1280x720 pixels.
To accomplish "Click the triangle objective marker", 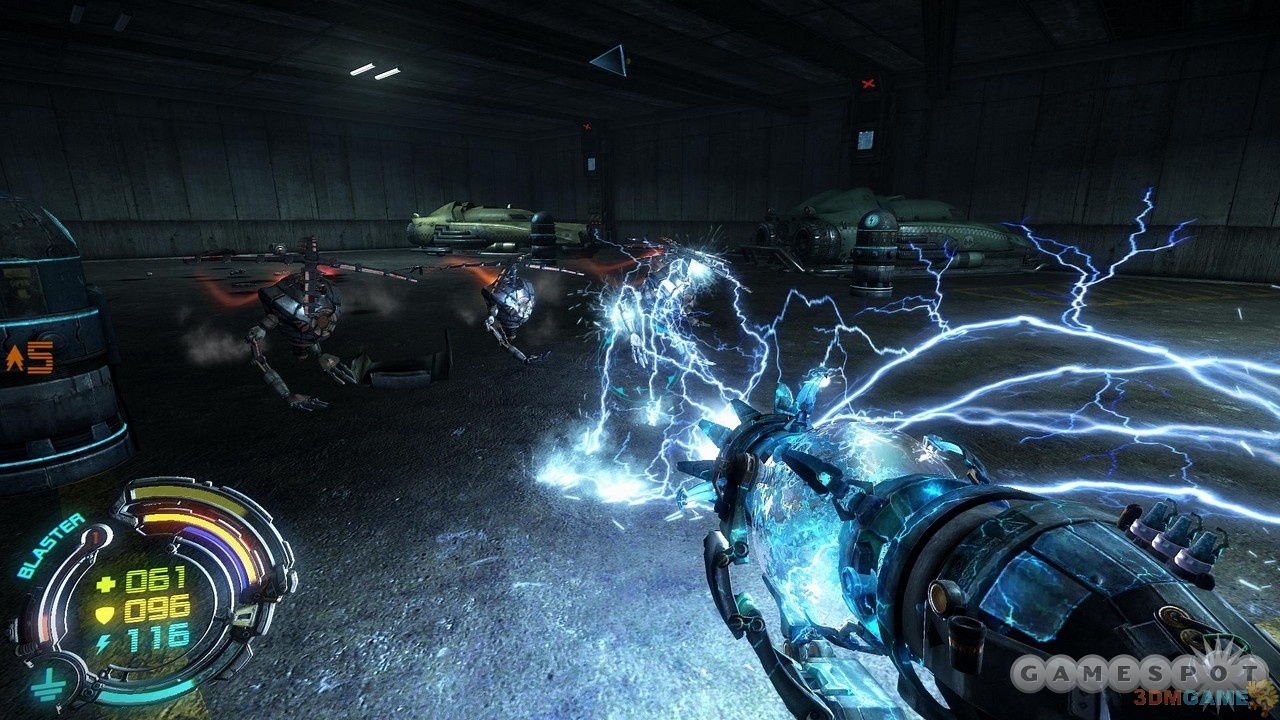I will point(610,60).
